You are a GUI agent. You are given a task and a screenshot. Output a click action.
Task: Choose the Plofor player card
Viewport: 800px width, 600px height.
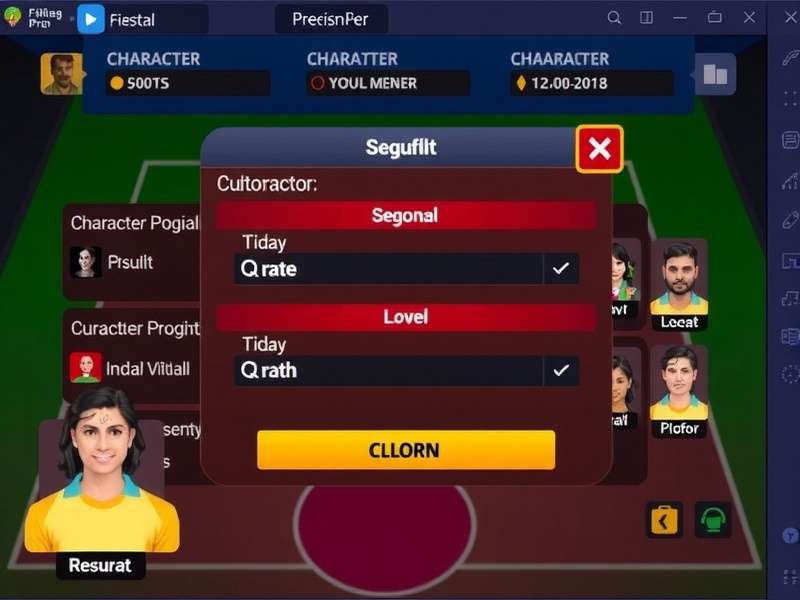pos(680,392)
